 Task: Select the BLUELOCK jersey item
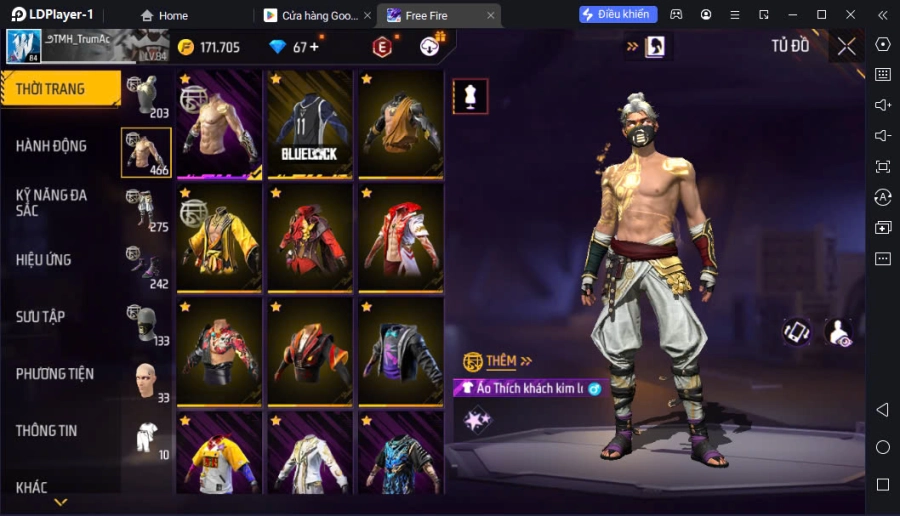[310, 124]
